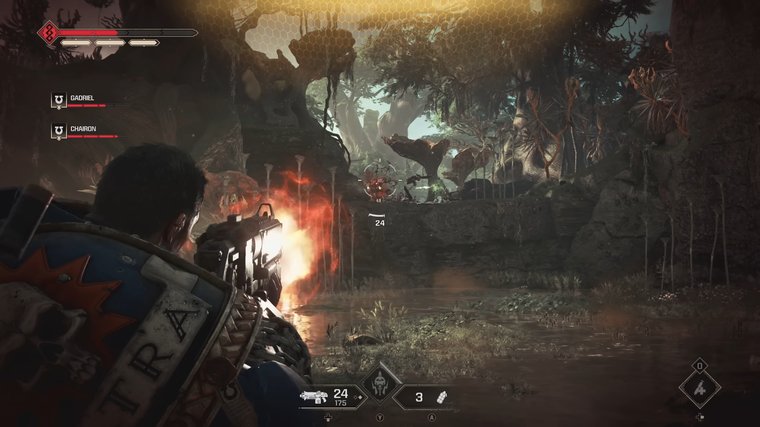Image resolution: width=760 pixels, height=427 pixels.
Task: Select squad member Chairon's portrait
Action: (x=58, y=130)
